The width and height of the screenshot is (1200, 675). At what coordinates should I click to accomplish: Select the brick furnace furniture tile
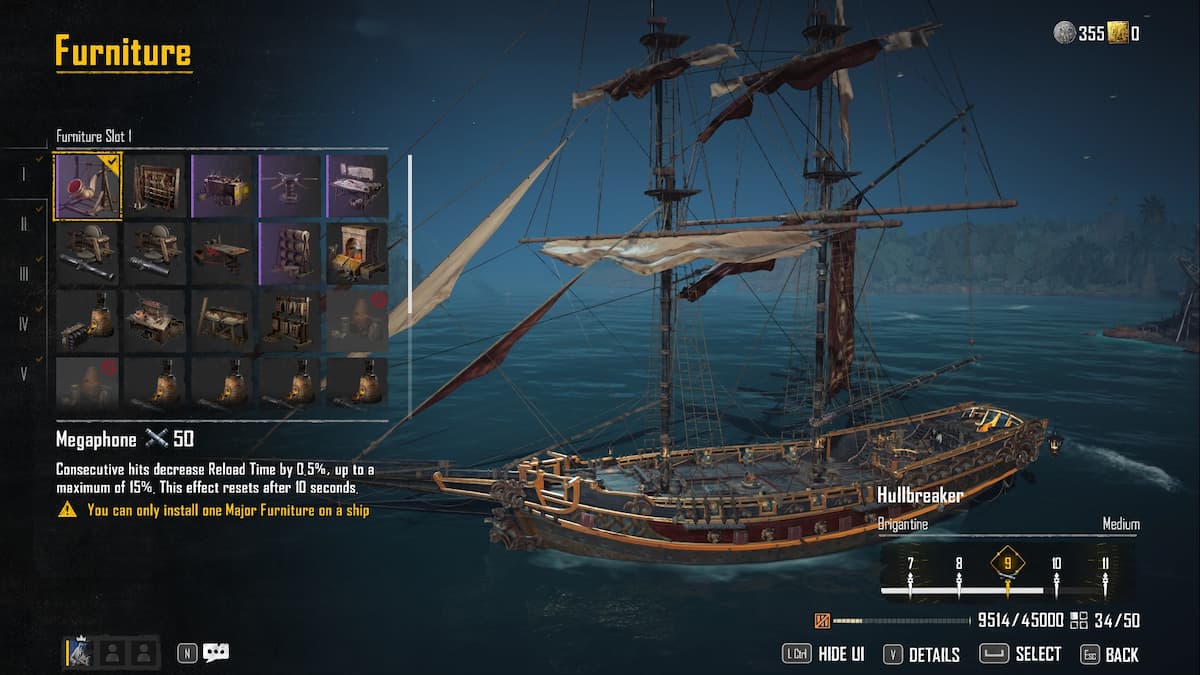coord(358,253)
